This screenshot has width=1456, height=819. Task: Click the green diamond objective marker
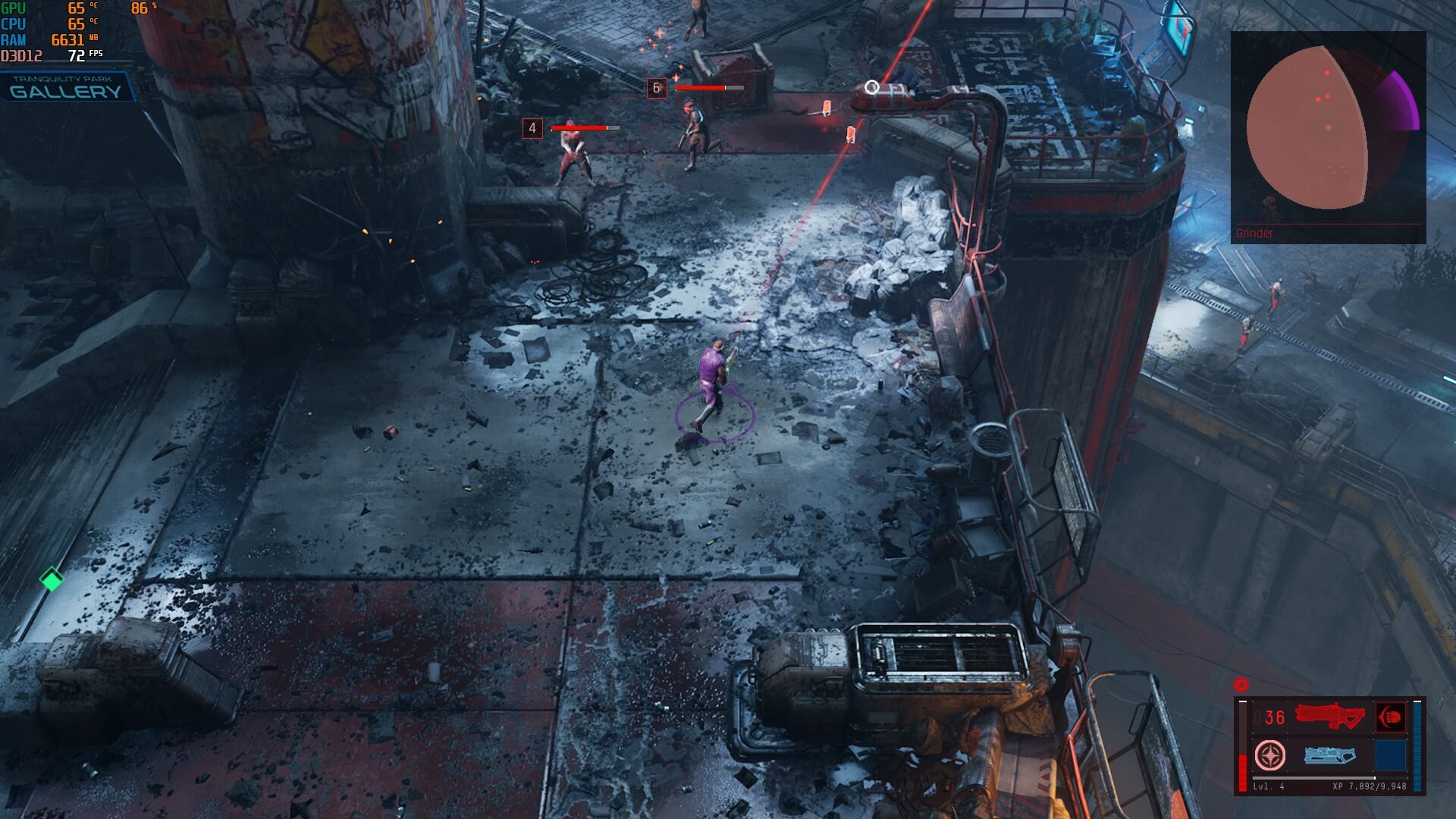52,580
